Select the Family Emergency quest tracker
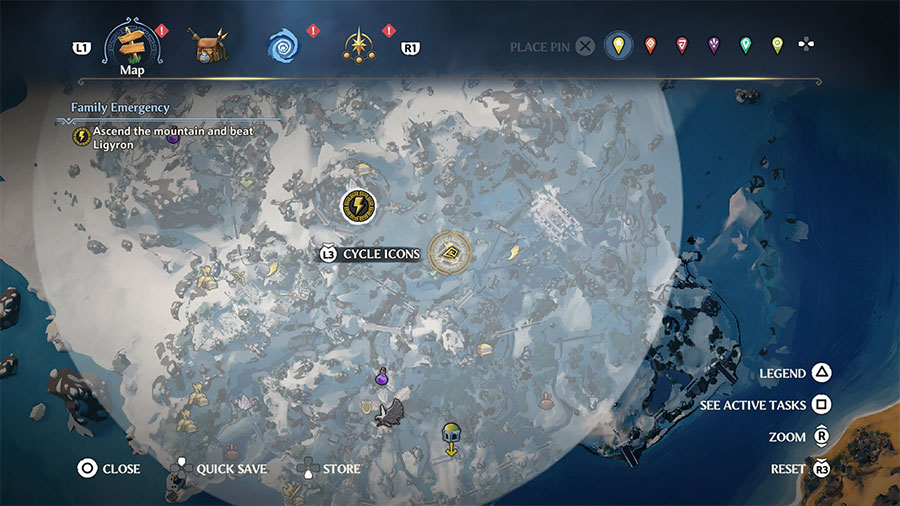900x506 pixels. point(121,107)
